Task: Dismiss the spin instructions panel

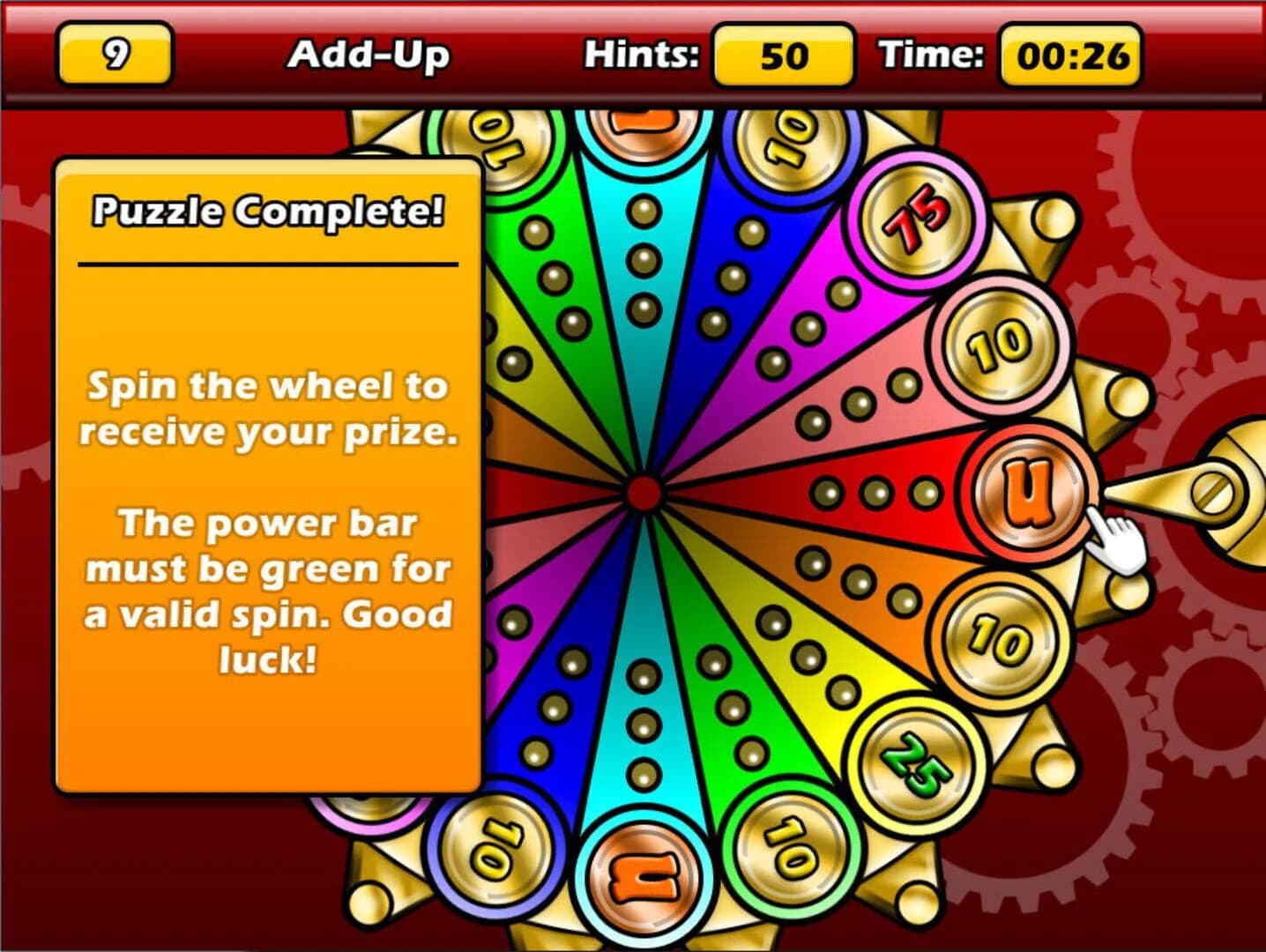Action: pos(267,520)
